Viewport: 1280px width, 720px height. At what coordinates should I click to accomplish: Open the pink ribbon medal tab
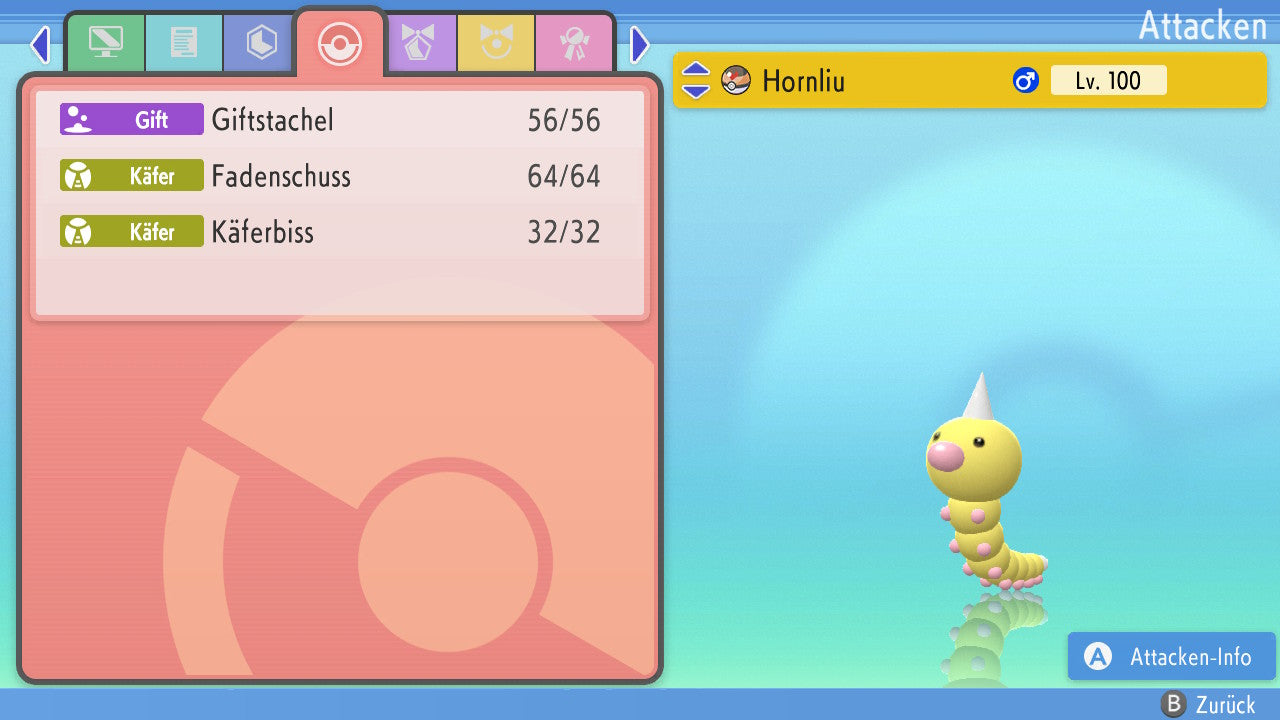[574, 43]
